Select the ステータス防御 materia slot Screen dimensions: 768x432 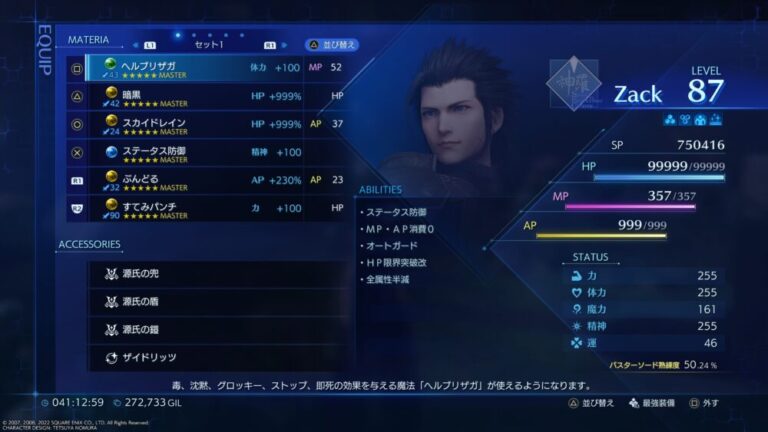pyautogui.click(x=215, y=152)
